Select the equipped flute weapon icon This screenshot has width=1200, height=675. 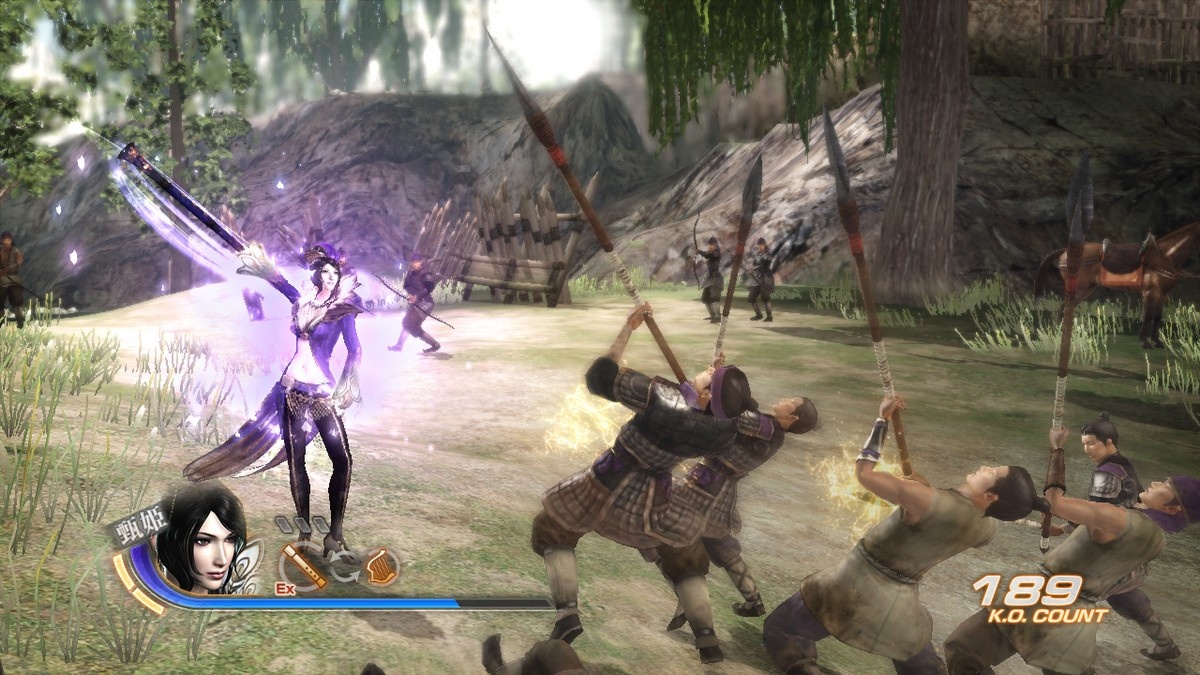pyautogui.click(x=302, y=567)
